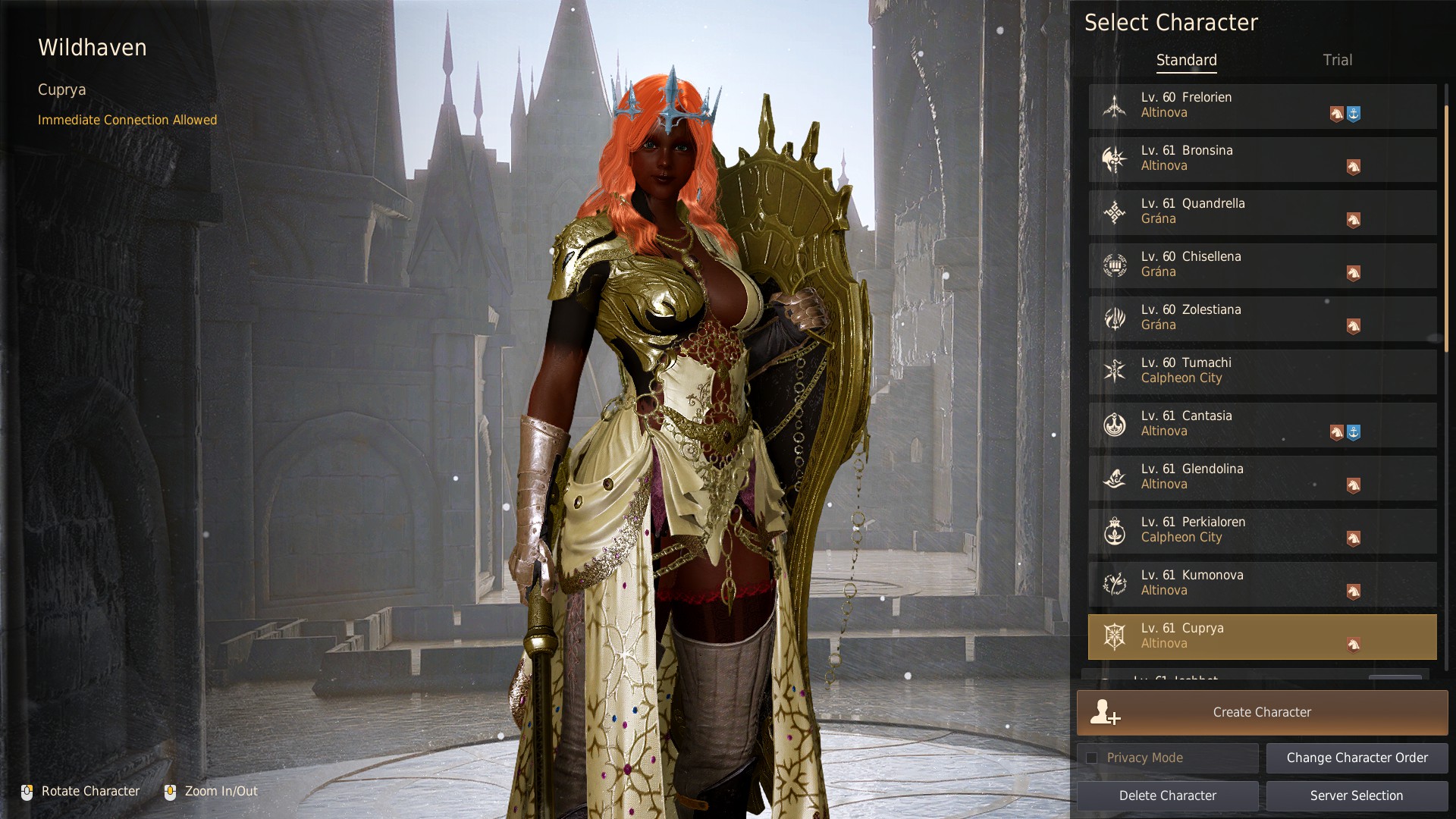Create a new character
The image size is (1456, 819).
[1262, 713]
